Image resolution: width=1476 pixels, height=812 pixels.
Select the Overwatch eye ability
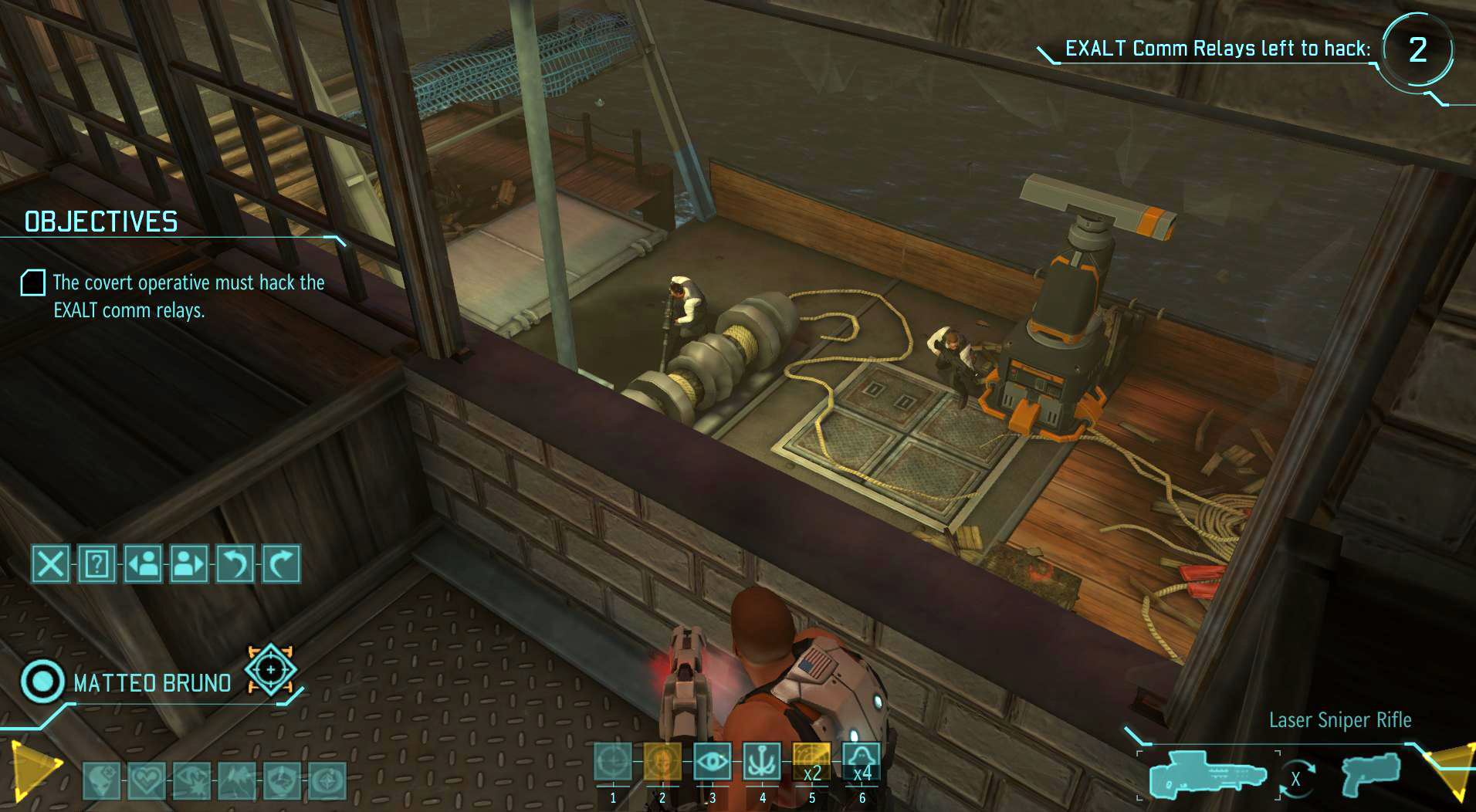[713, 760]
